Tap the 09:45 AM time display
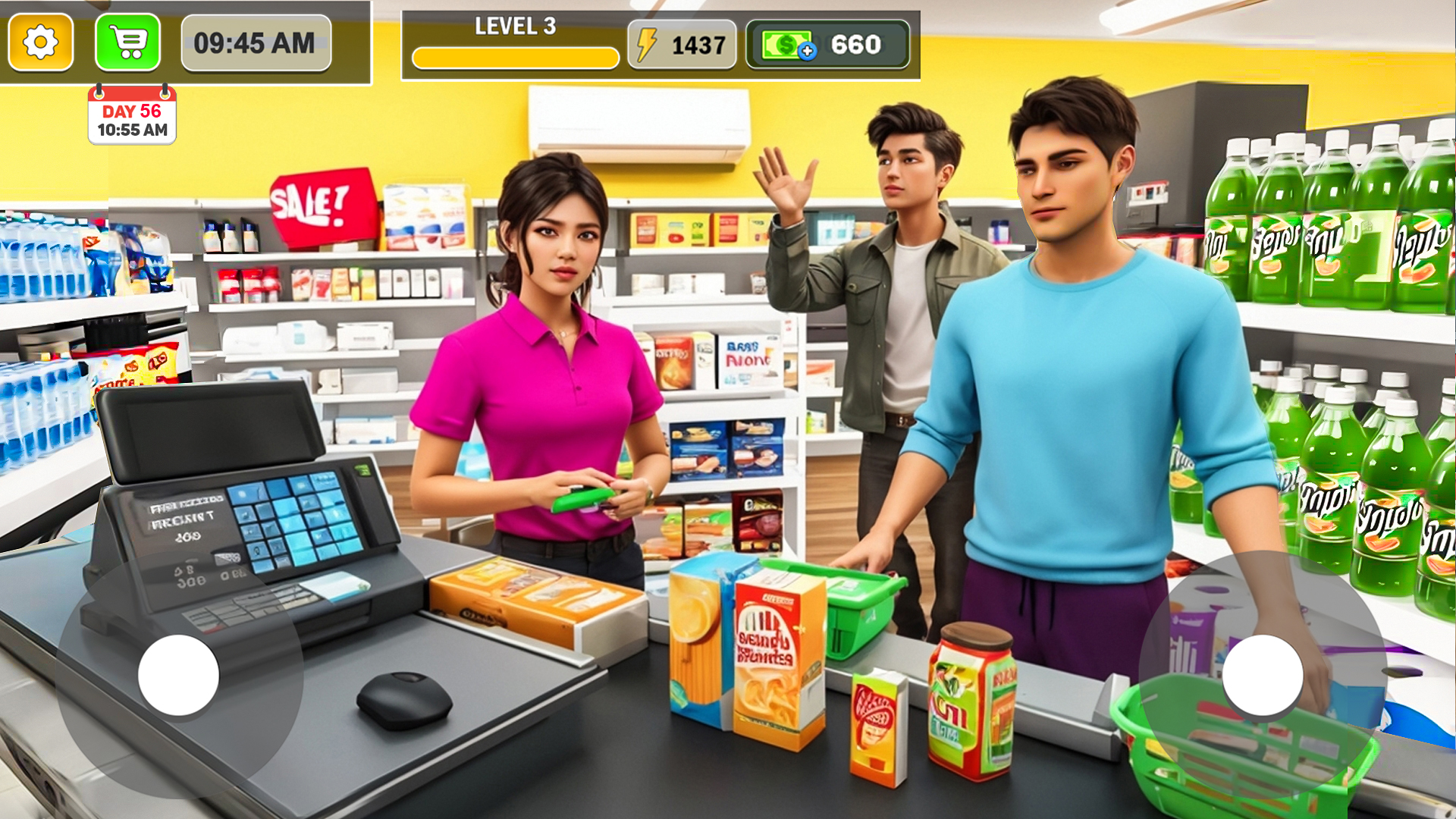 (255, 43)
